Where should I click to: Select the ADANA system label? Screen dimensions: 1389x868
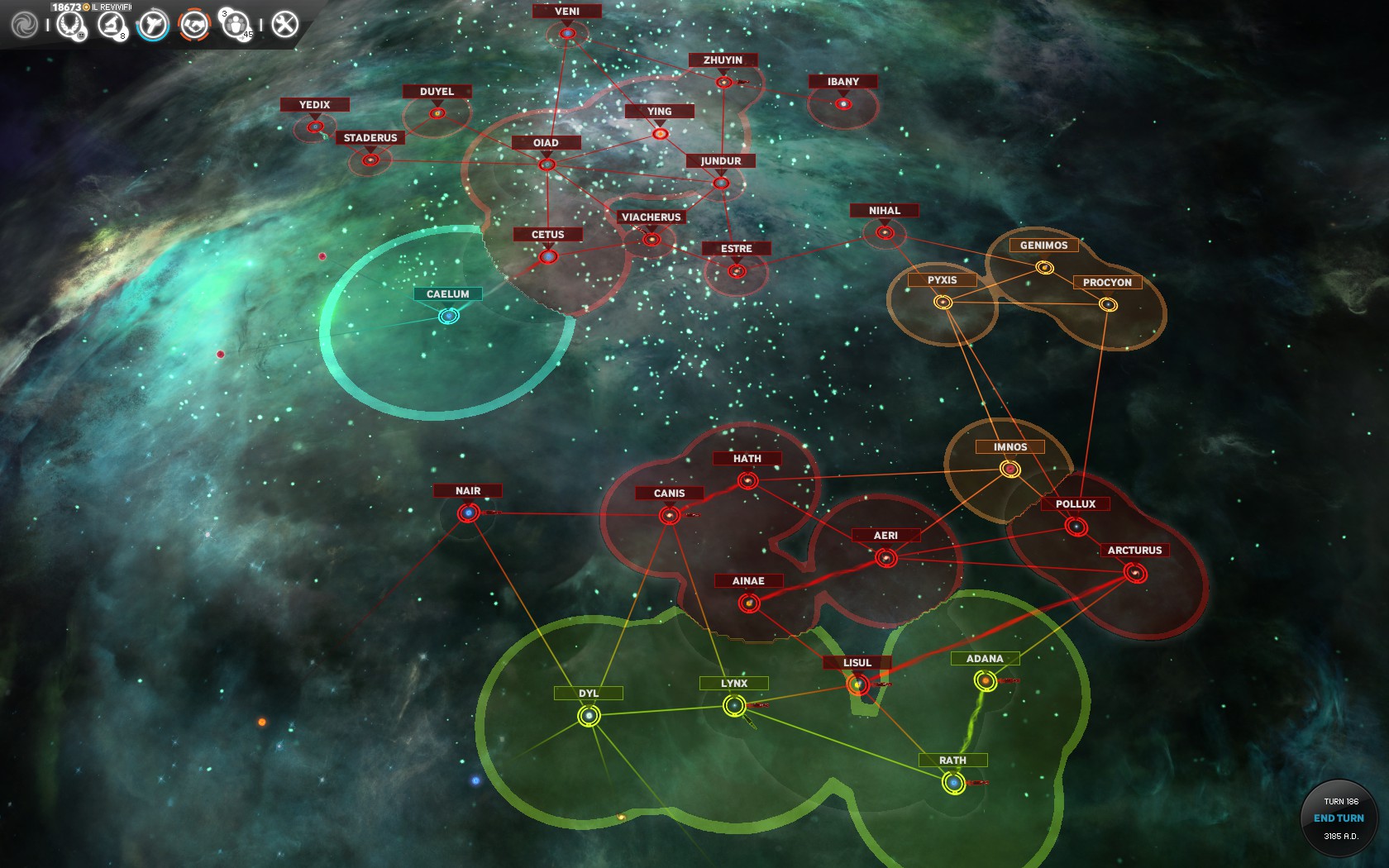[x=985, y=659]
